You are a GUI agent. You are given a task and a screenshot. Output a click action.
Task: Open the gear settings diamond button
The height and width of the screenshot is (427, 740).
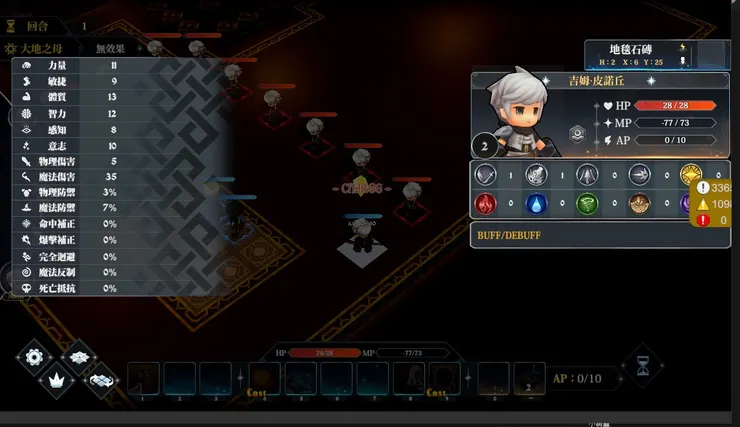point(35,356)
